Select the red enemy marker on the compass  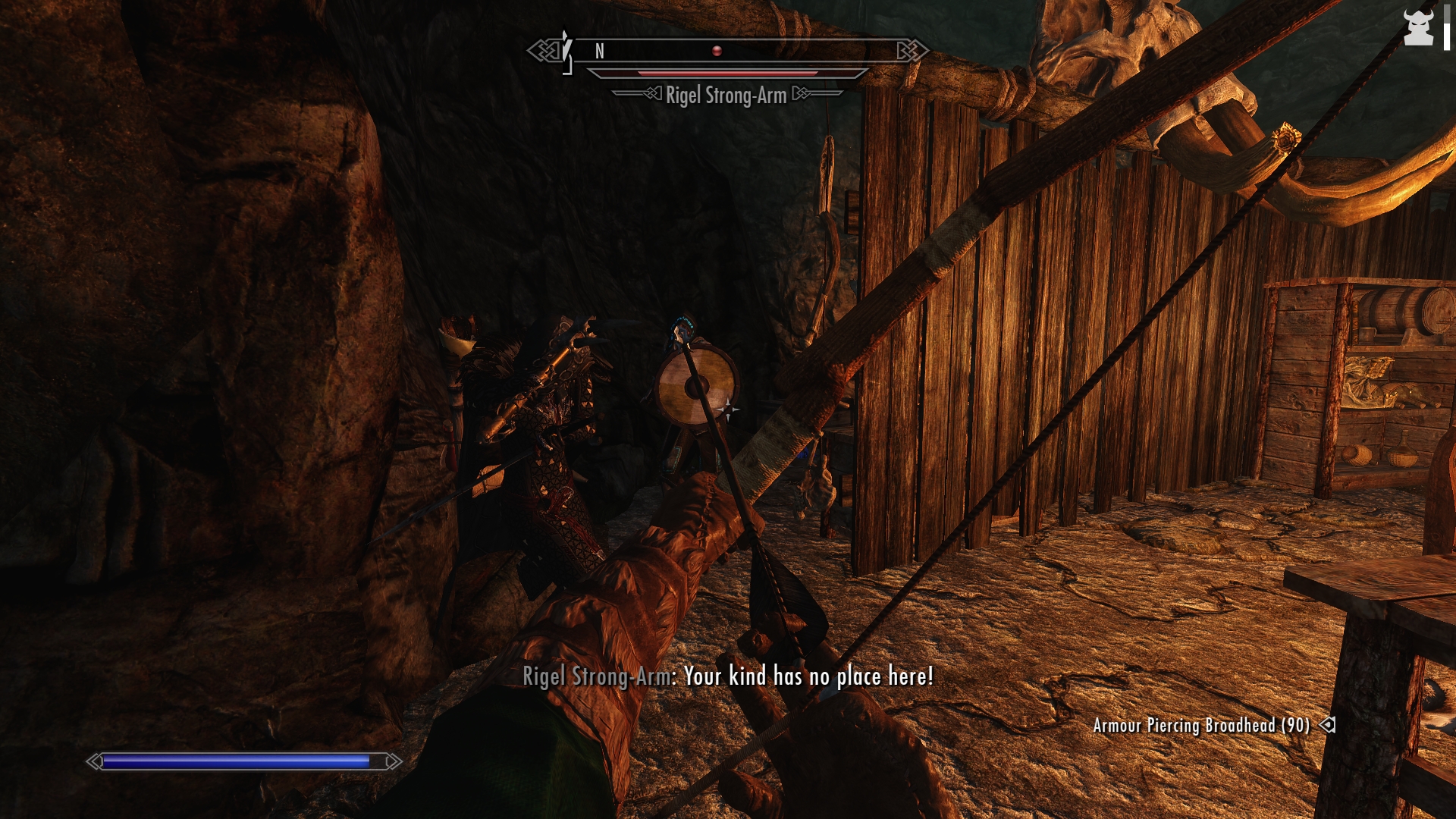(x=717, y=51)
